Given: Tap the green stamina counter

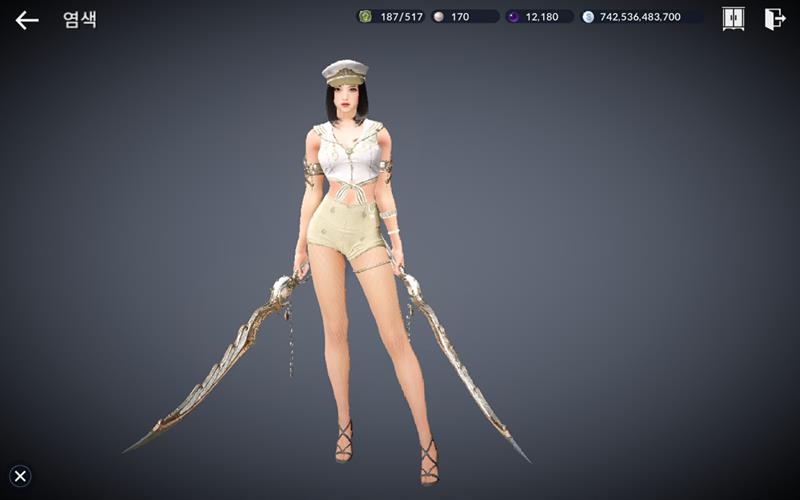Looking at the screenshot, I should (x=391, y=17).
